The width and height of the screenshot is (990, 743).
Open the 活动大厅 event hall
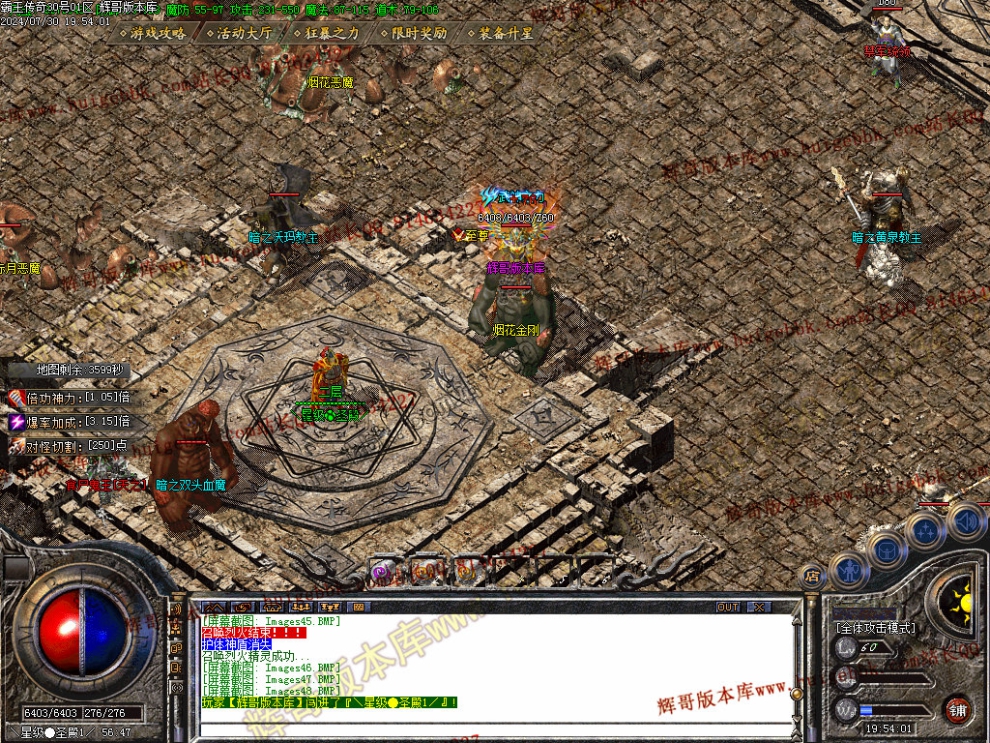tap(239, 33)
